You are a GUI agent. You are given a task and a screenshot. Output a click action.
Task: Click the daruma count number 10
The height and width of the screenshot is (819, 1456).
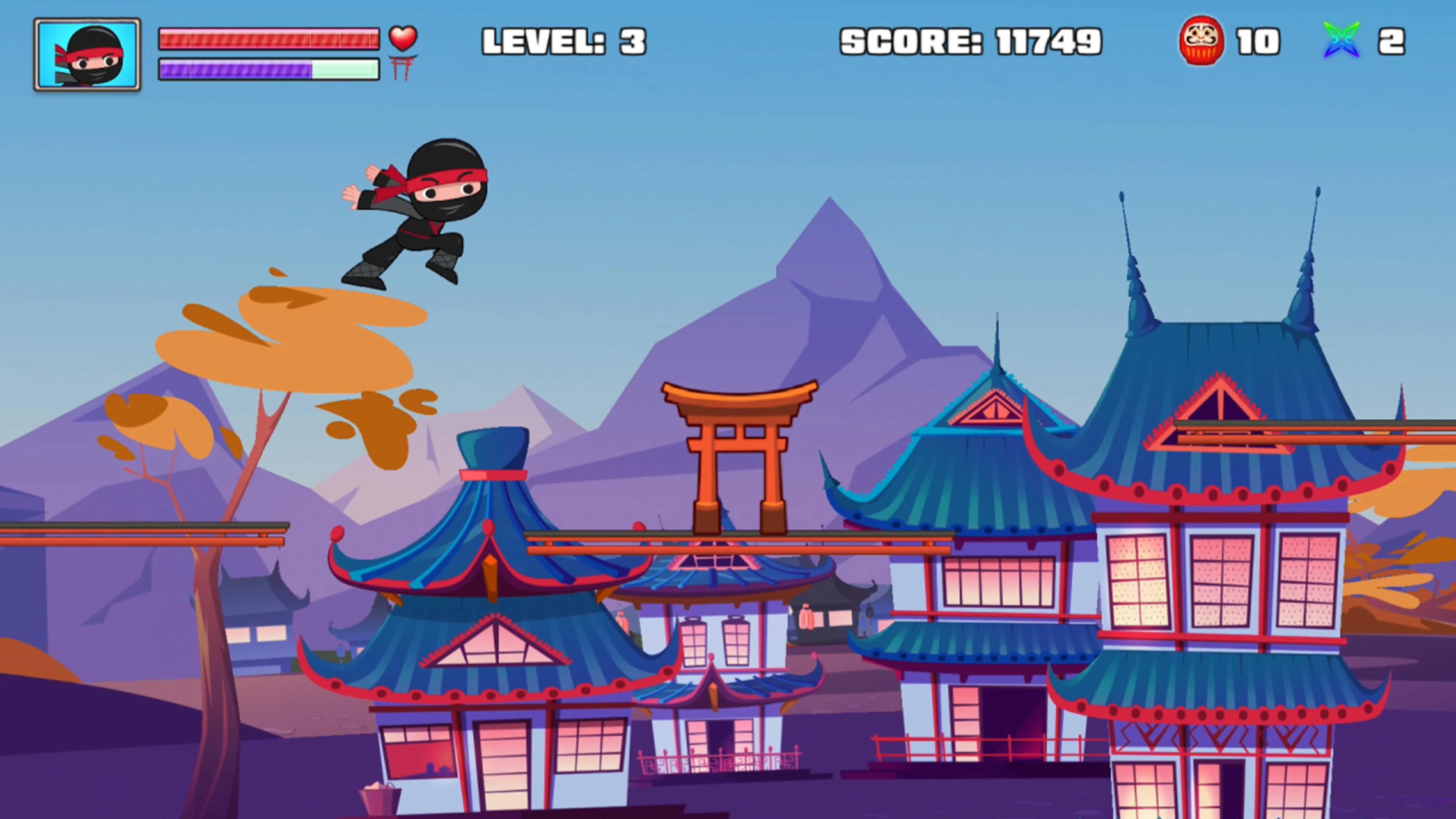tap(1258, 41)
